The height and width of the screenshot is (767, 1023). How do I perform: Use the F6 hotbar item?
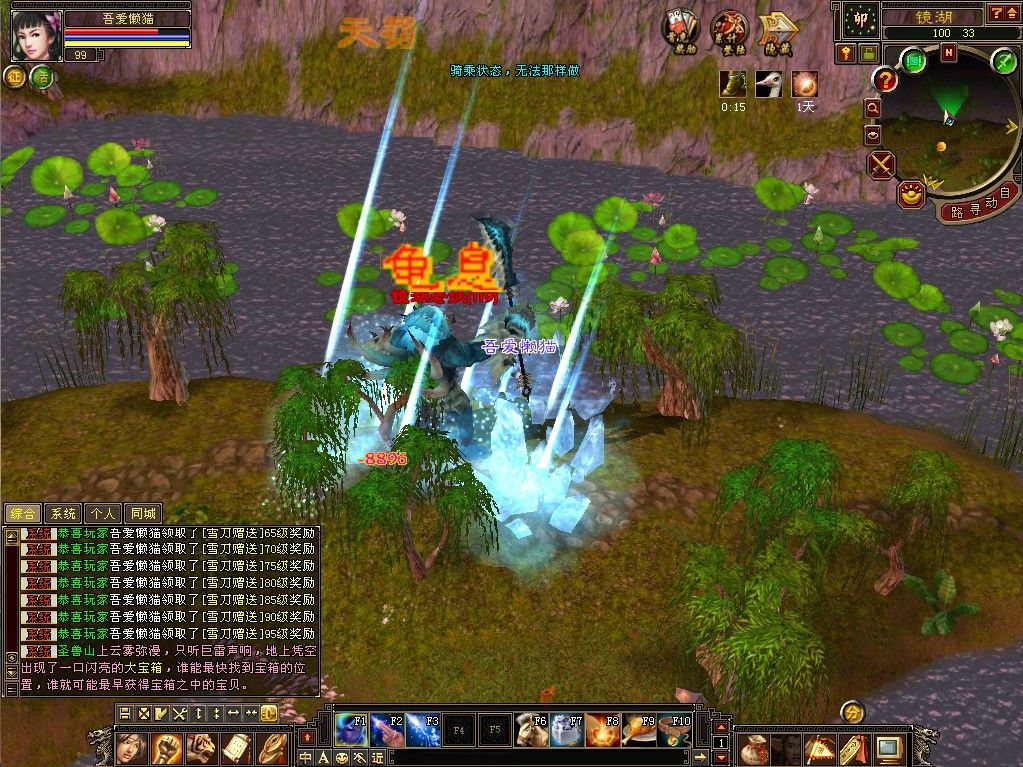[x=531, y=730]
